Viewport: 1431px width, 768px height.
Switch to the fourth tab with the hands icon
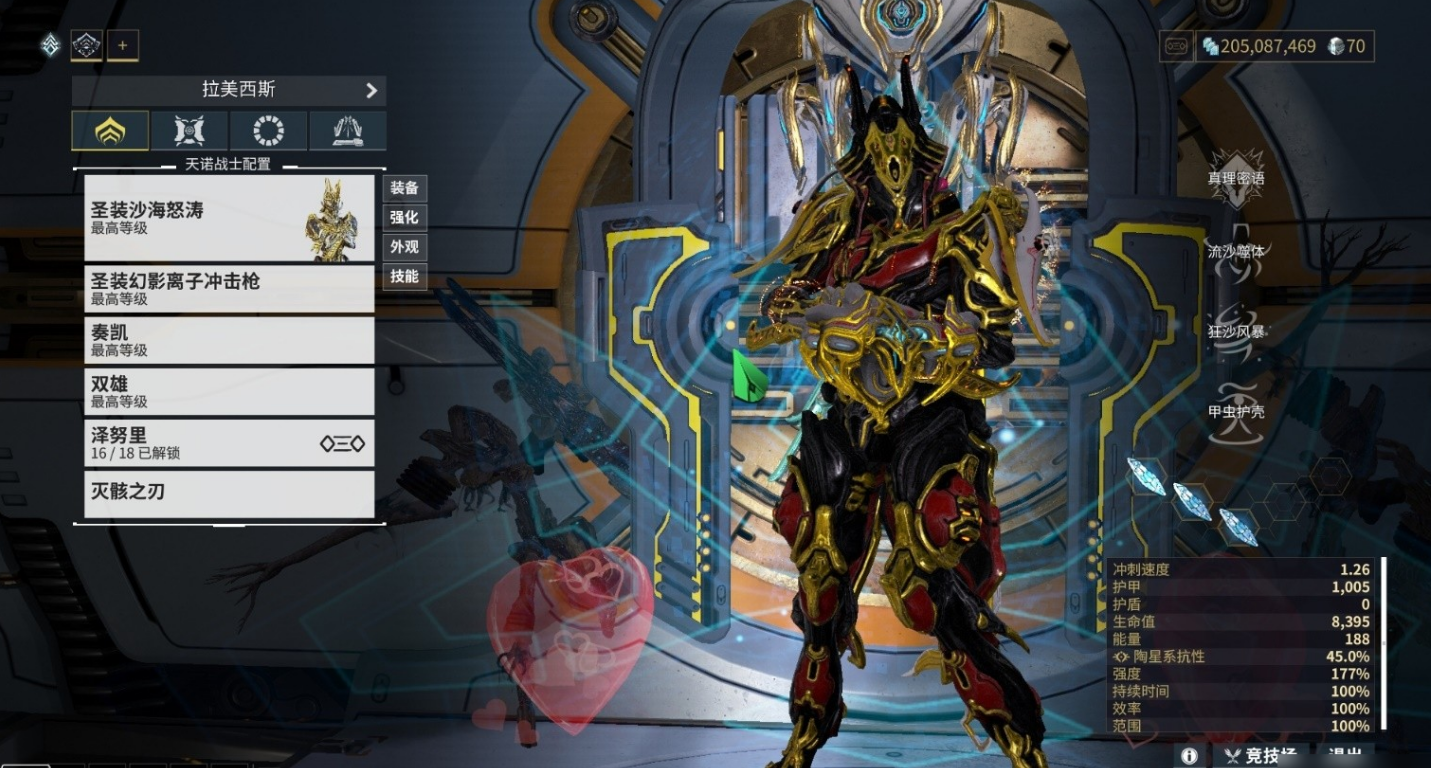[x=347, y=131]
